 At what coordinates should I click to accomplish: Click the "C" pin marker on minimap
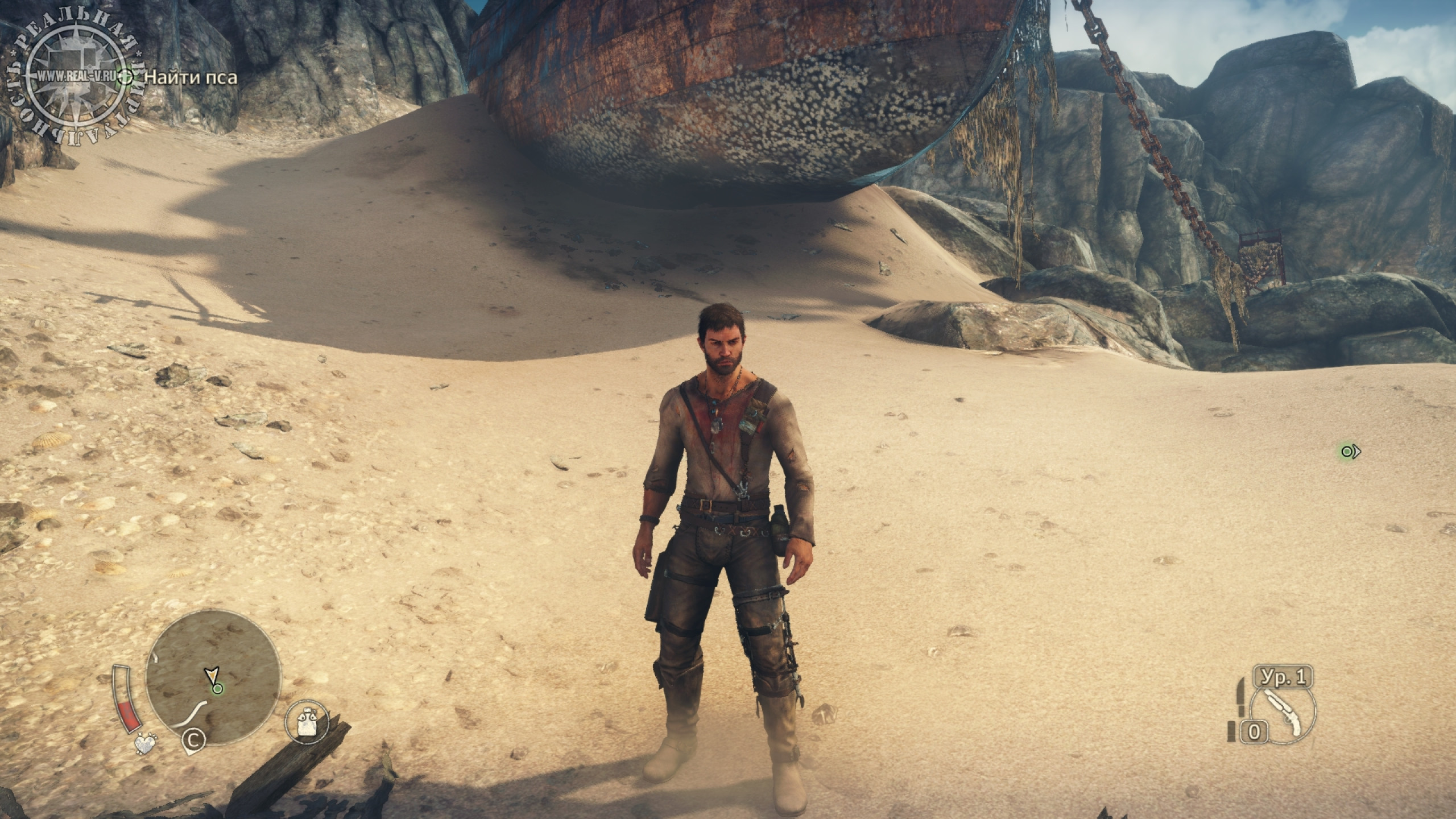coord(193,740)
